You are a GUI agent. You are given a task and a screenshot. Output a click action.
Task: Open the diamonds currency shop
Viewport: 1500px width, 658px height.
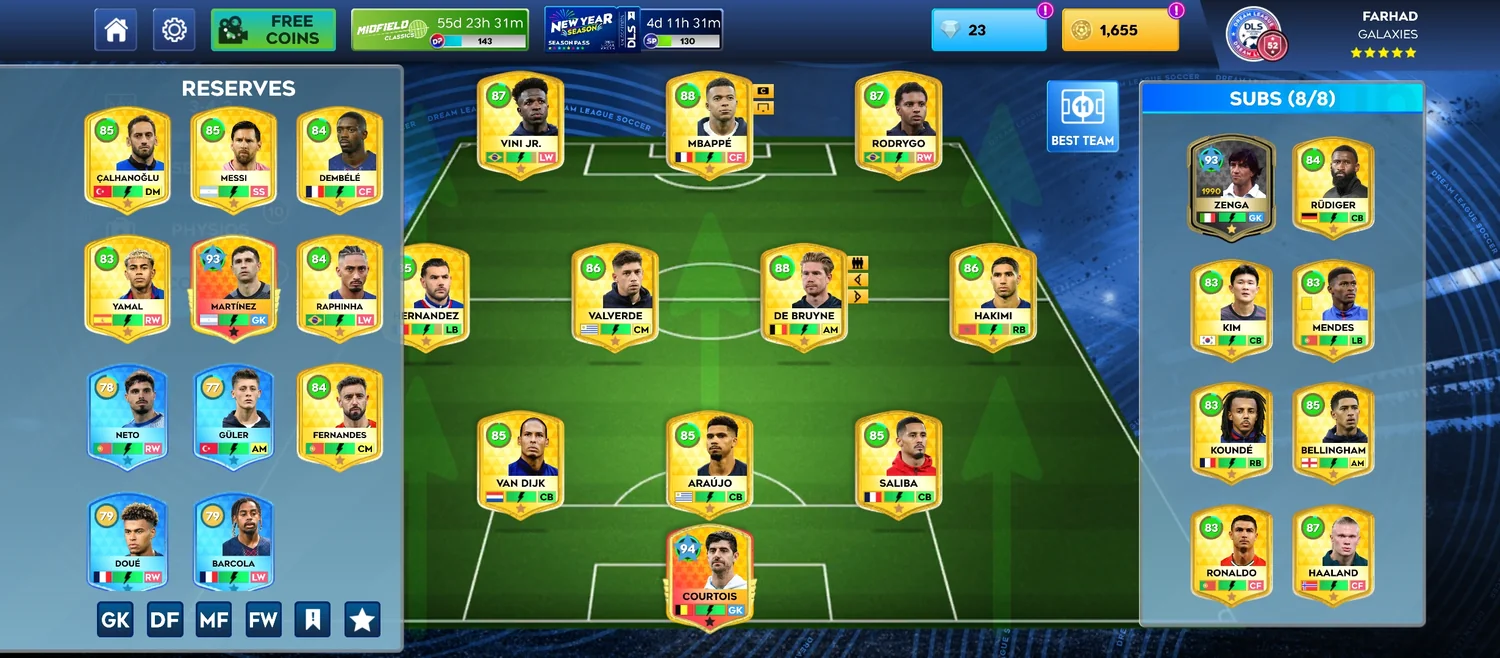tap(988, 30)
